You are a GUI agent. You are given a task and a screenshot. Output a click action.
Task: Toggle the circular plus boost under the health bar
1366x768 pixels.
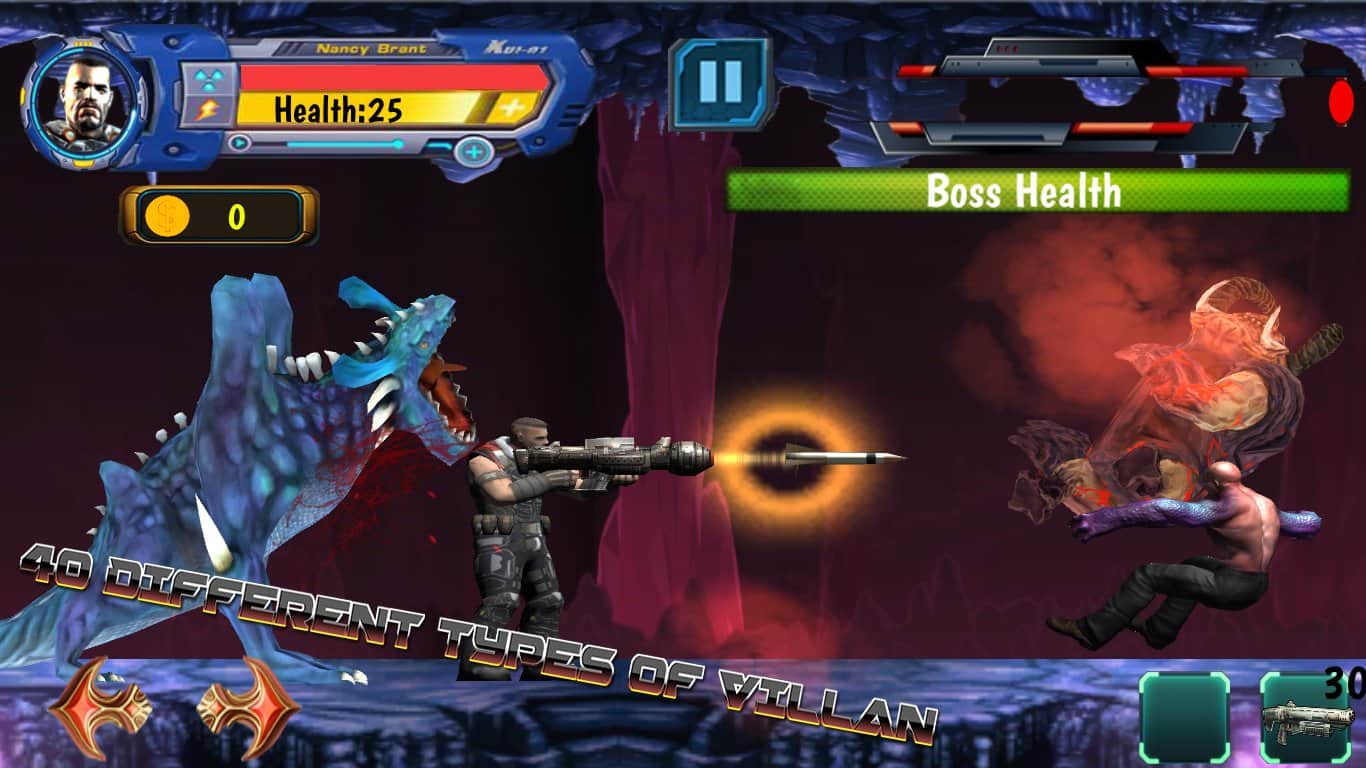tap(470, 150)
